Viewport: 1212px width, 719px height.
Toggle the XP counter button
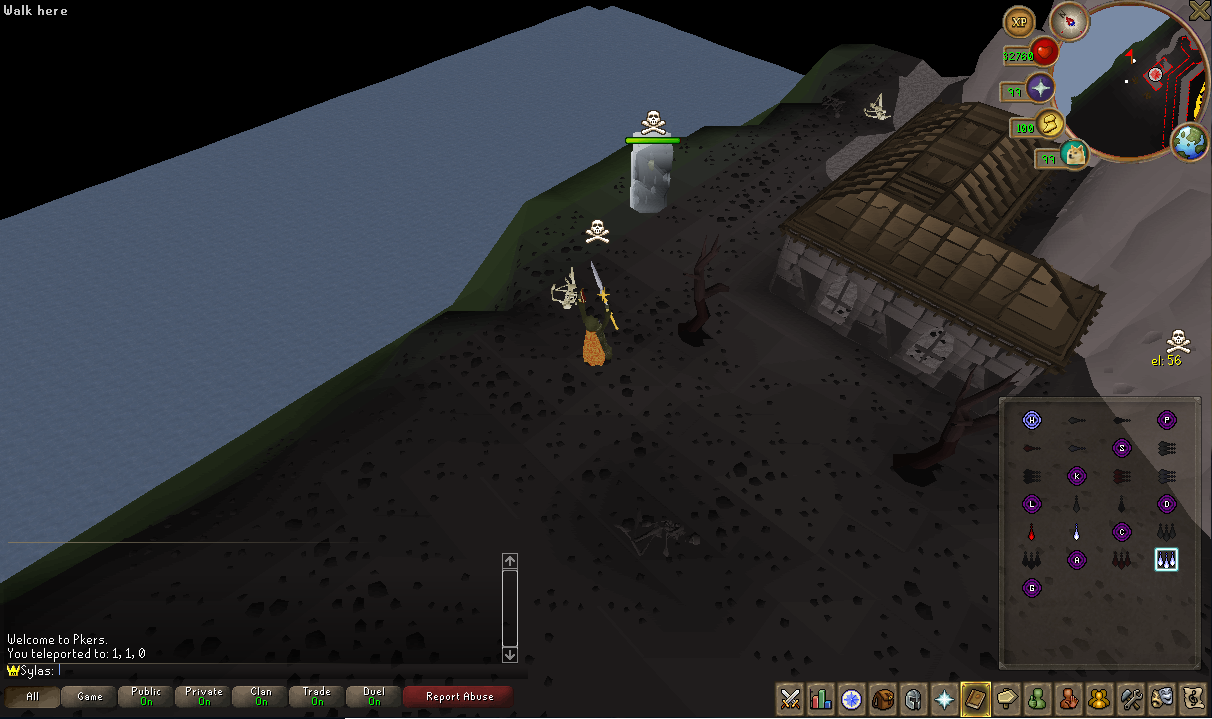(1019, 21)
